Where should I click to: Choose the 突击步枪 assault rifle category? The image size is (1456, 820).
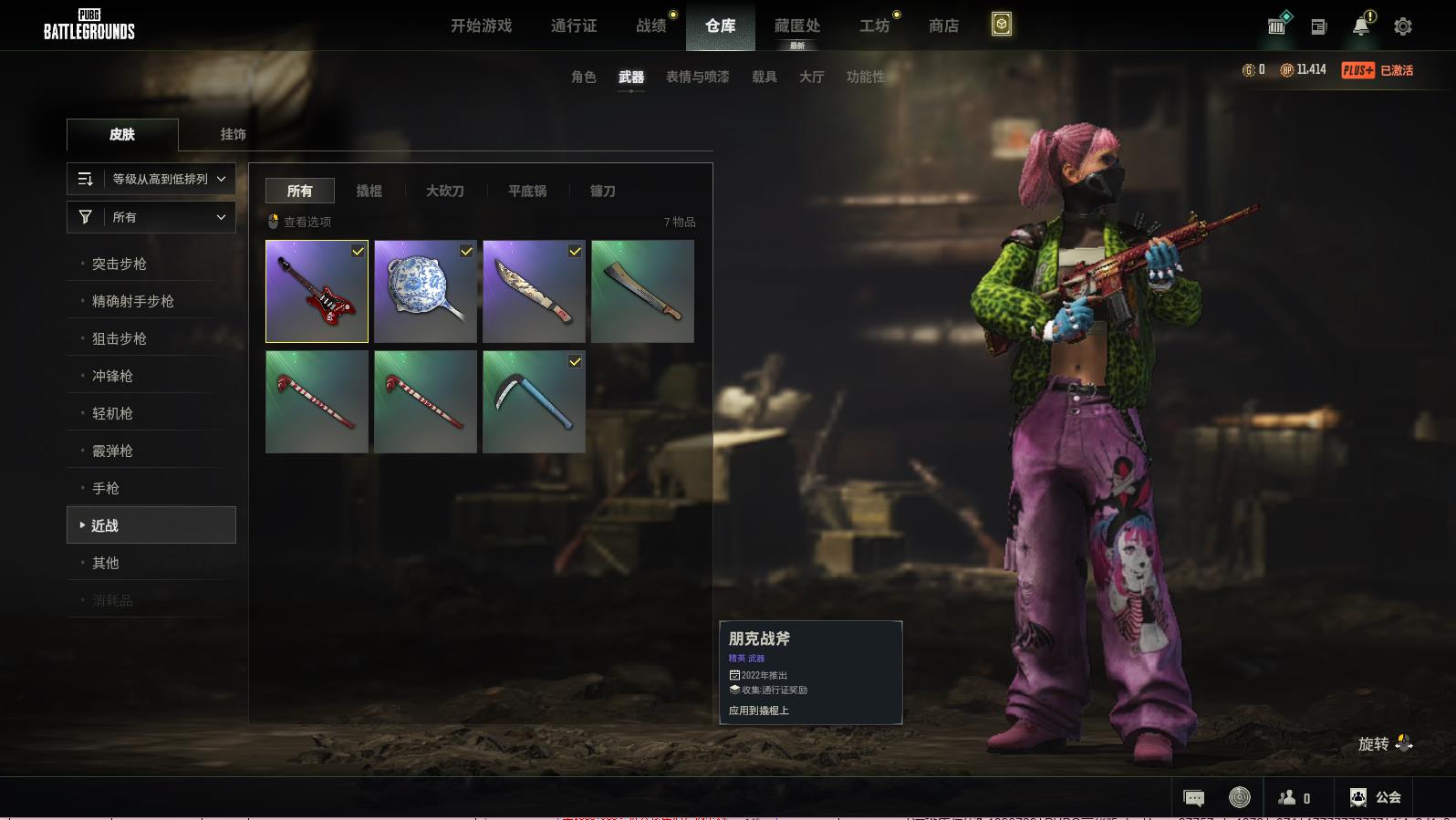tap(120, 264)
